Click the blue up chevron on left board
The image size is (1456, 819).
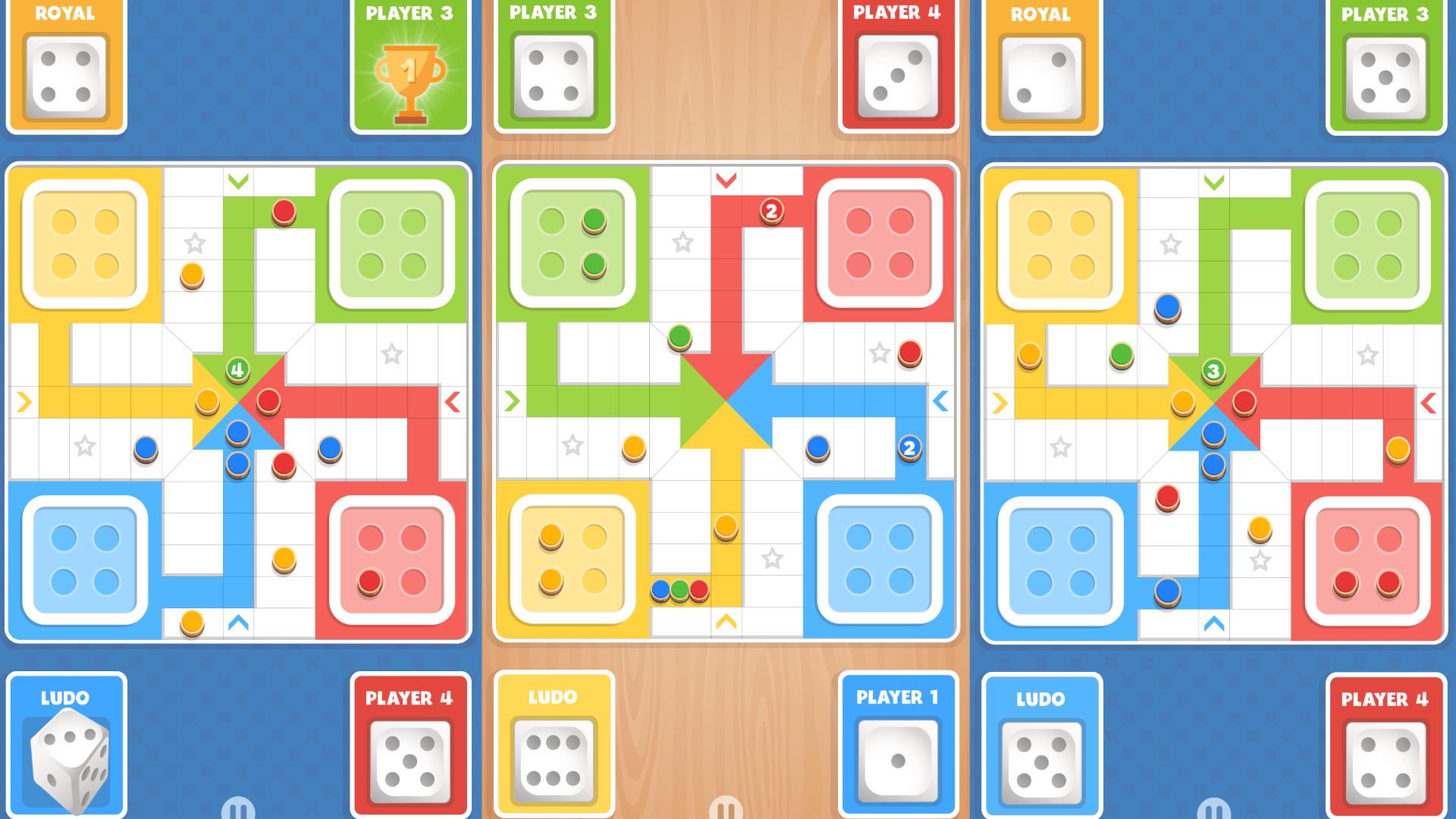click(237, 622)
